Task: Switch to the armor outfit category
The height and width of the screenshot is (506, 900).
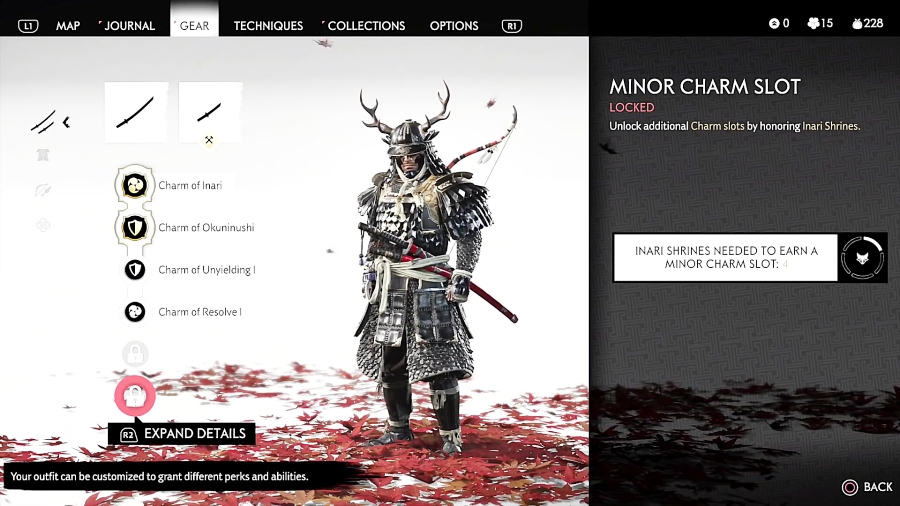Action: [44, 155]
